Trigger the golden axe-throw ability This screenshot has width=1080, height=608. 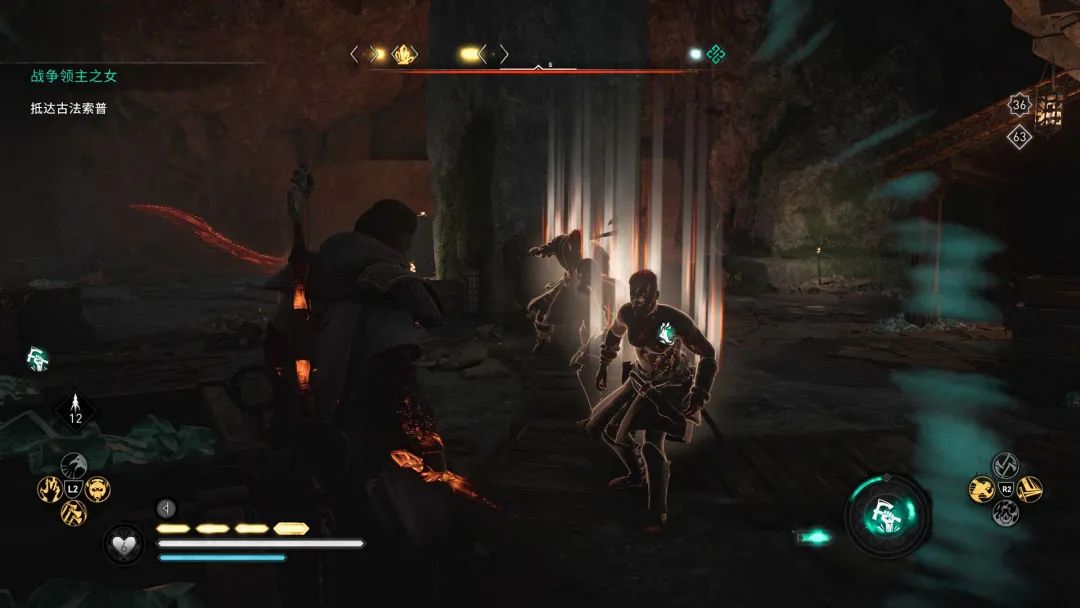73,513
